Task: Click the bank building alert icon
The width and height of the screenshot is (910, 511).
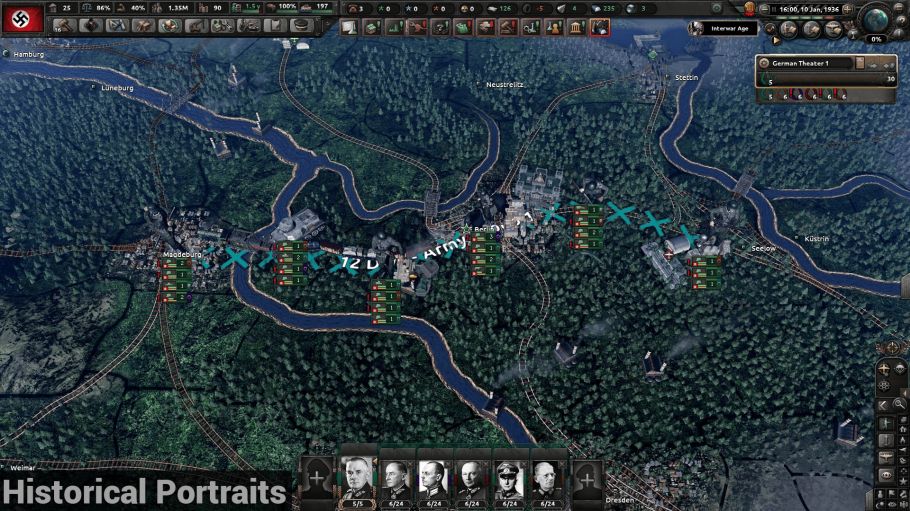Action: pyautogui.click(x=577, y=27)
